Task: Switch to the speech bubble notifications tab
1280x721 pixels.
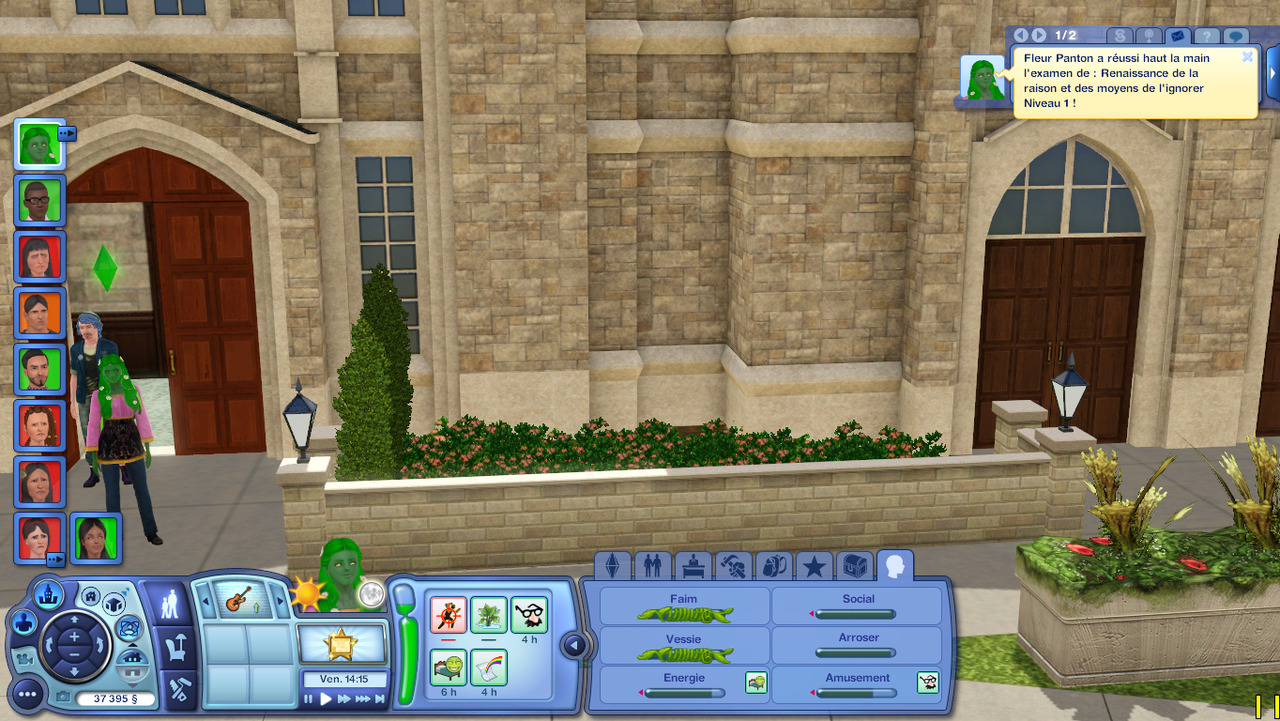Action: [x=1237, y=36]
